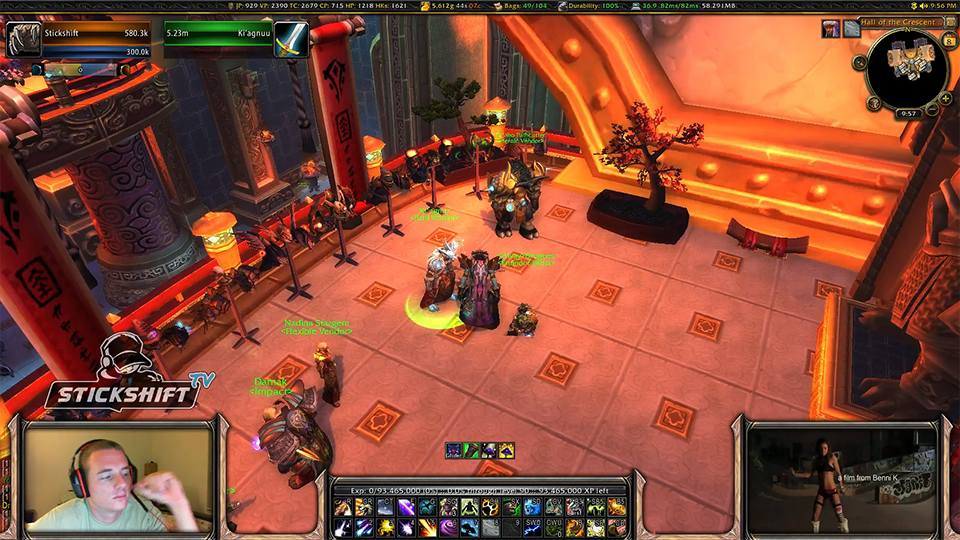
Task: Select the Ki'agnuu target sword portrait
Action: (291, 40)
